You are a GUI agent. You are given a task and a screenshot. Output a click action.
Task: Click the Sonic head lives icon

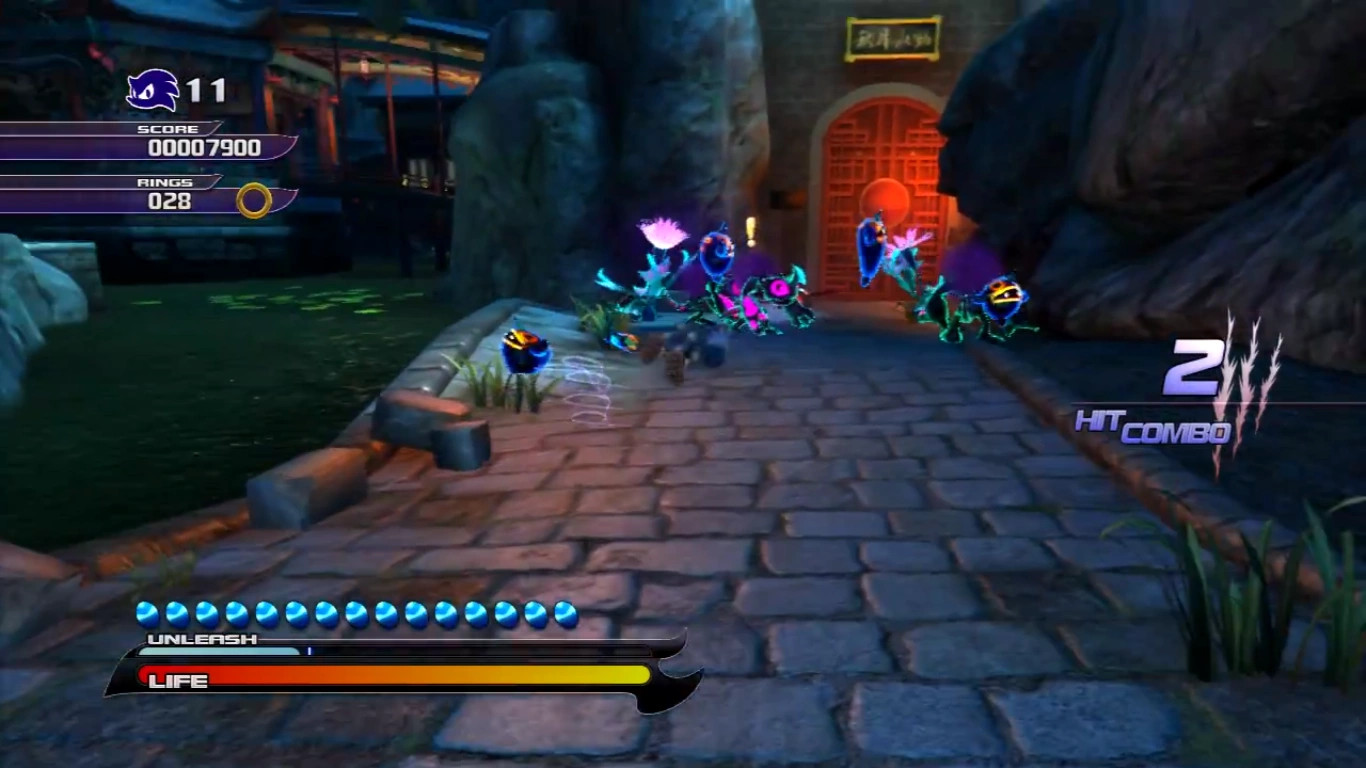[152, 91]
